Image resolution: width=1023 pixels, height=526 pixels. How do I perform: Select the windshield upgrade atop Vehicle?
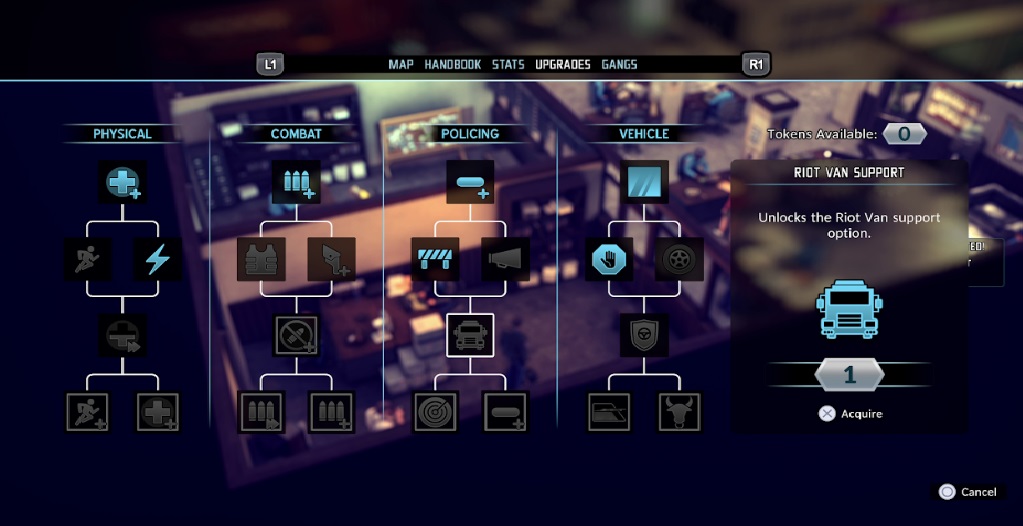point(644,182)
